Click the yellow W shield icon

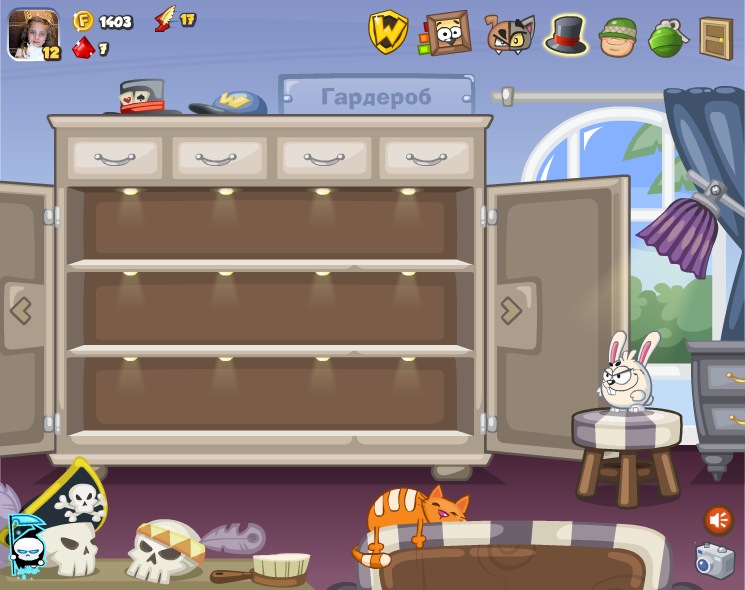pos(388,32)
